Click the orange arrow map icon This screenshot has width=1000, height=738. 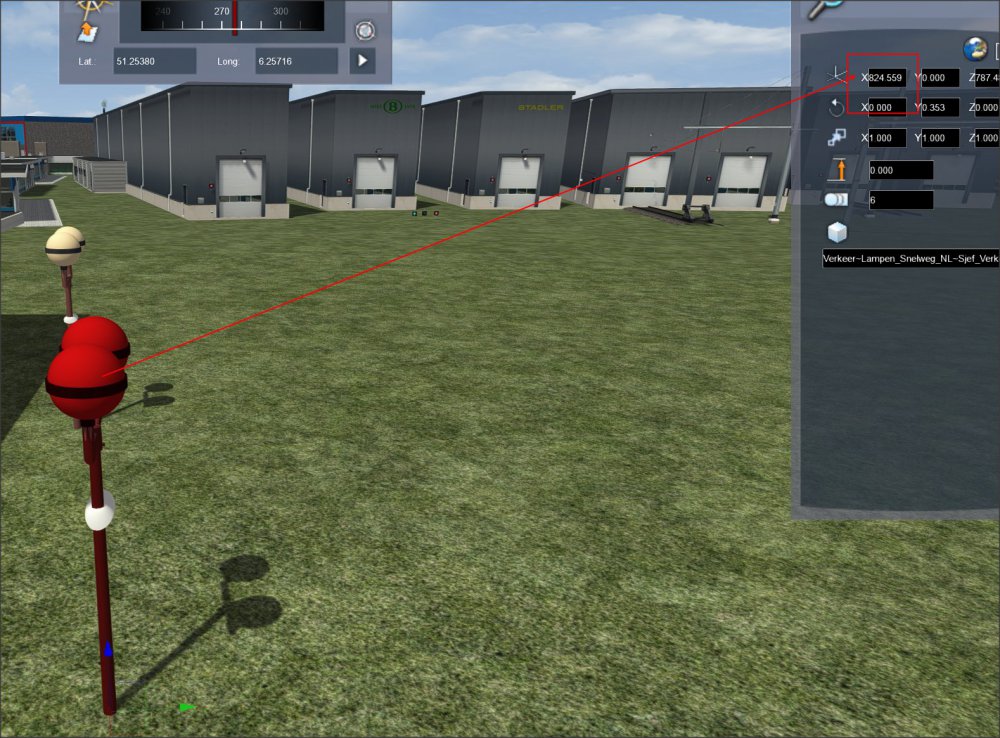89,30
